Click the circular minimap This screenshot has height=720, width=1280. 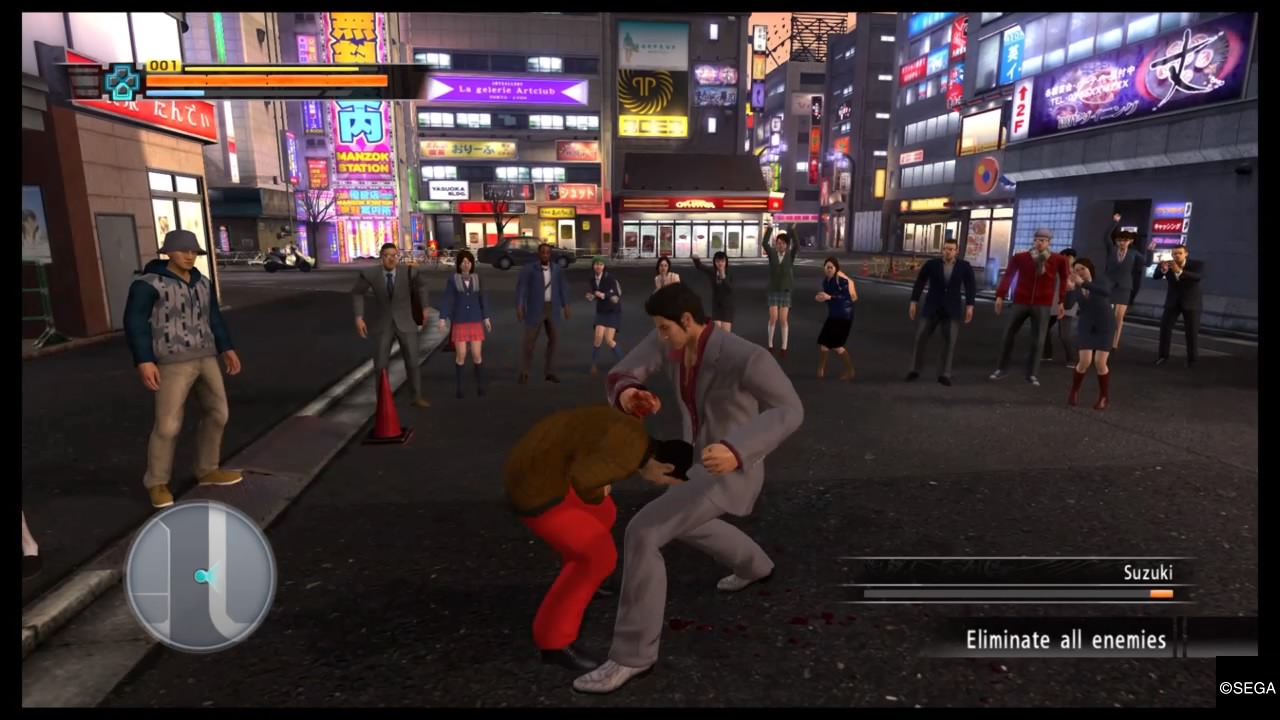pyautogui.click(x=200, y=576)
